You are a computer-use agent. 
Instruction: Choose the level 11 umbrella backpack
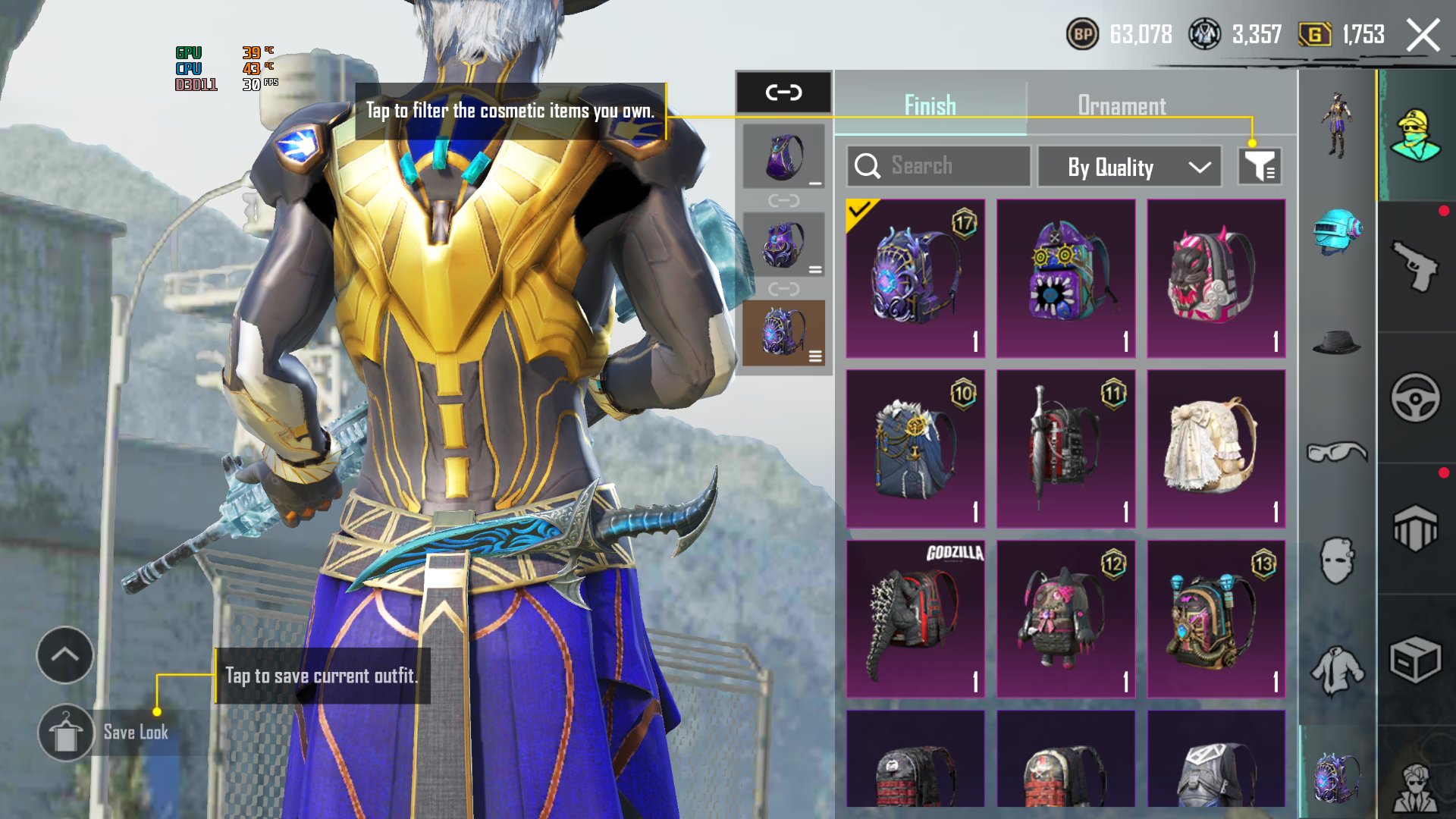click(1065, 448)
